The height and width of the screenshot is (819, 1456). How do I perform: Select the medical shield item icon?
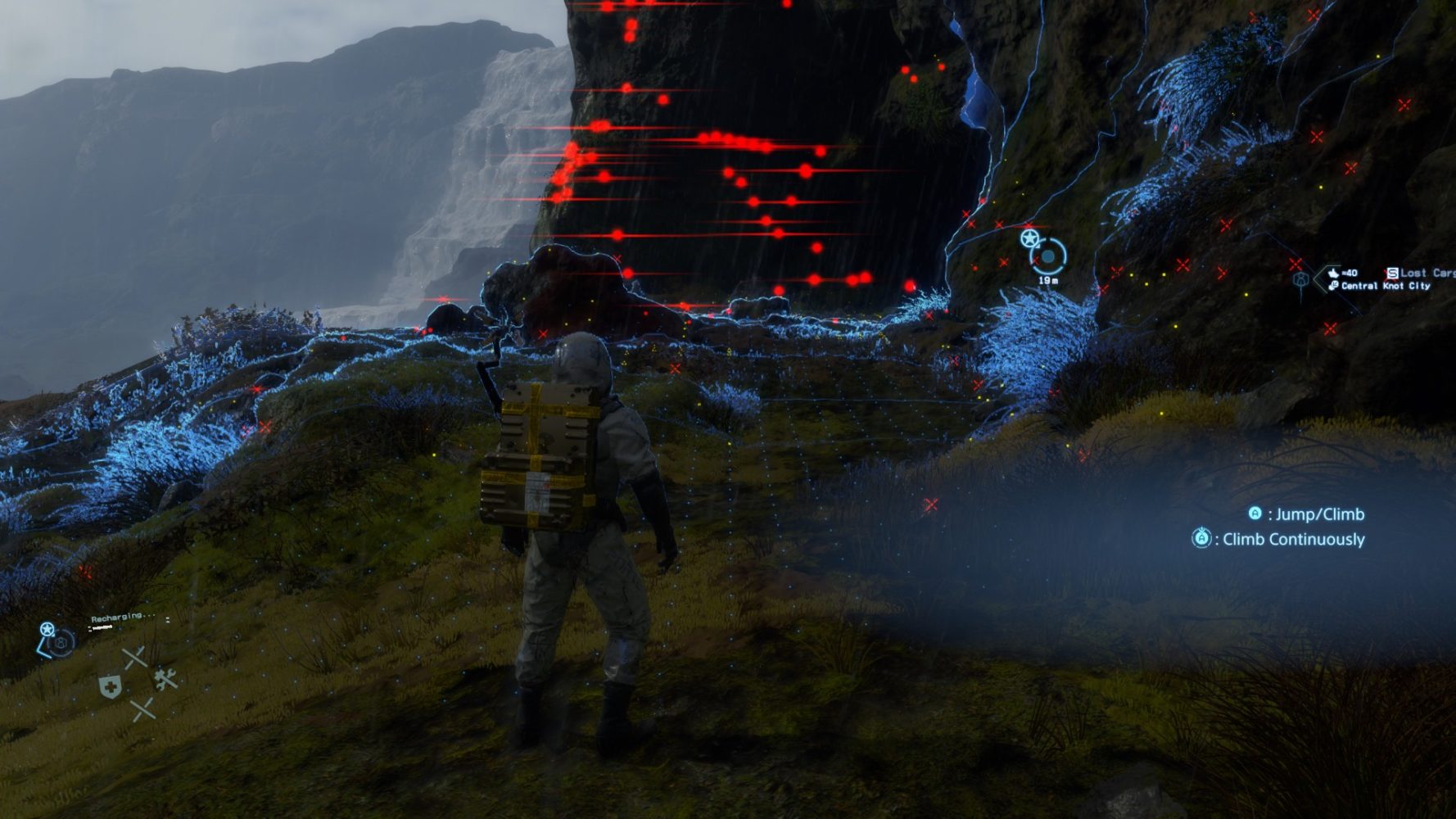pyautogui.click(x=110, y=686)
